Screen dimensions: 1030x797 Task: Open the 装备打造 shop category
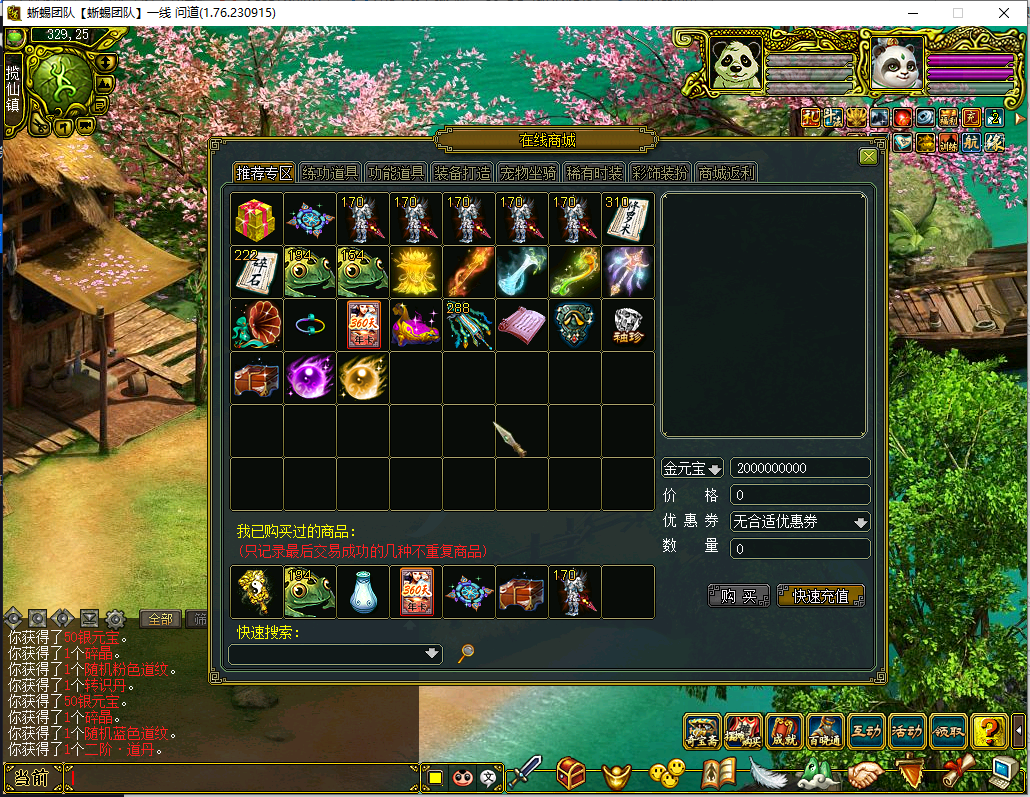click(462, 173)
